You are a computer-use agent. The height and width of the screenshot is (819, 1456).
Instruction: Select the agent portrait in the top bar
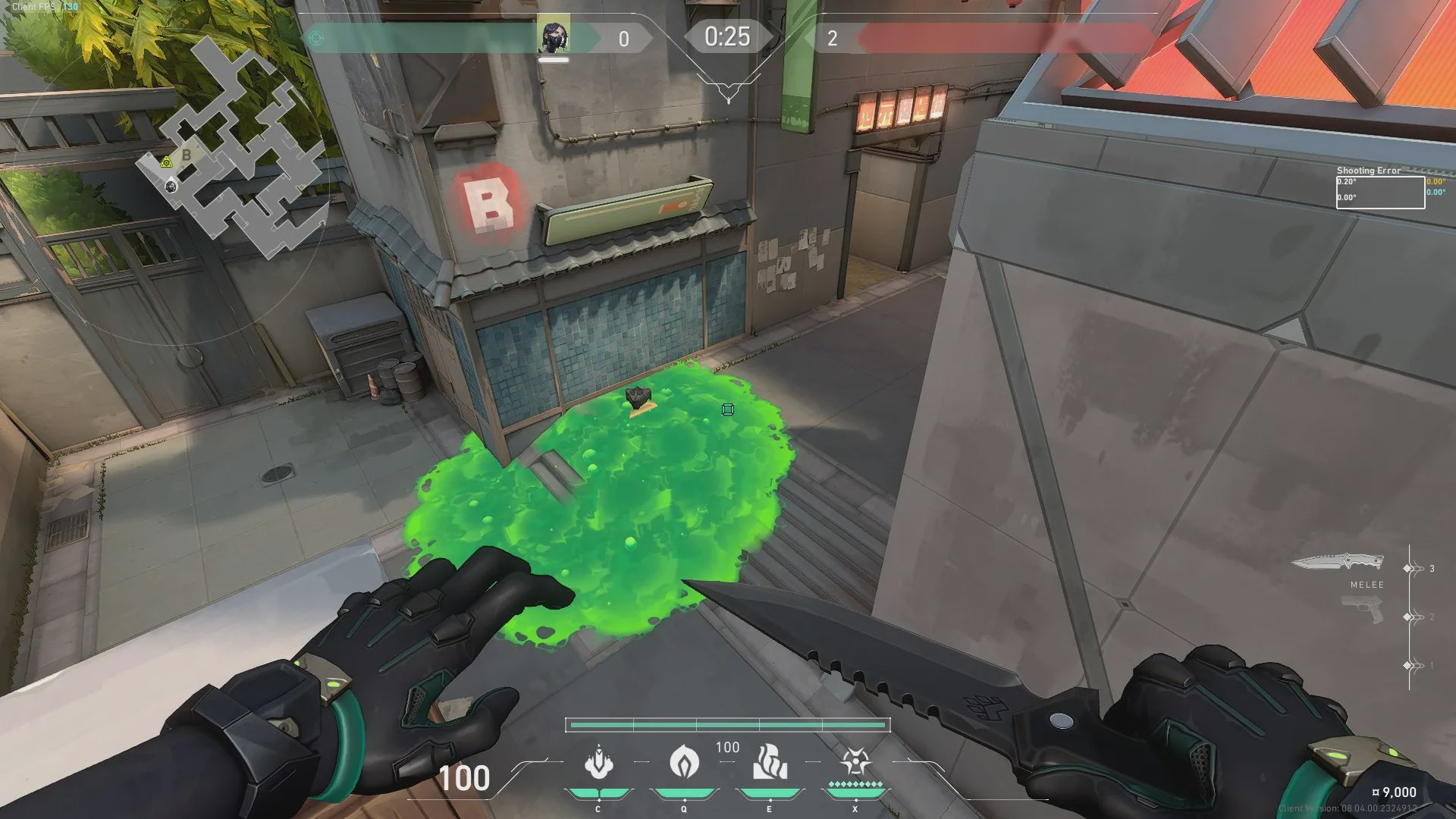pyautogui.click(x=554, y=37)
